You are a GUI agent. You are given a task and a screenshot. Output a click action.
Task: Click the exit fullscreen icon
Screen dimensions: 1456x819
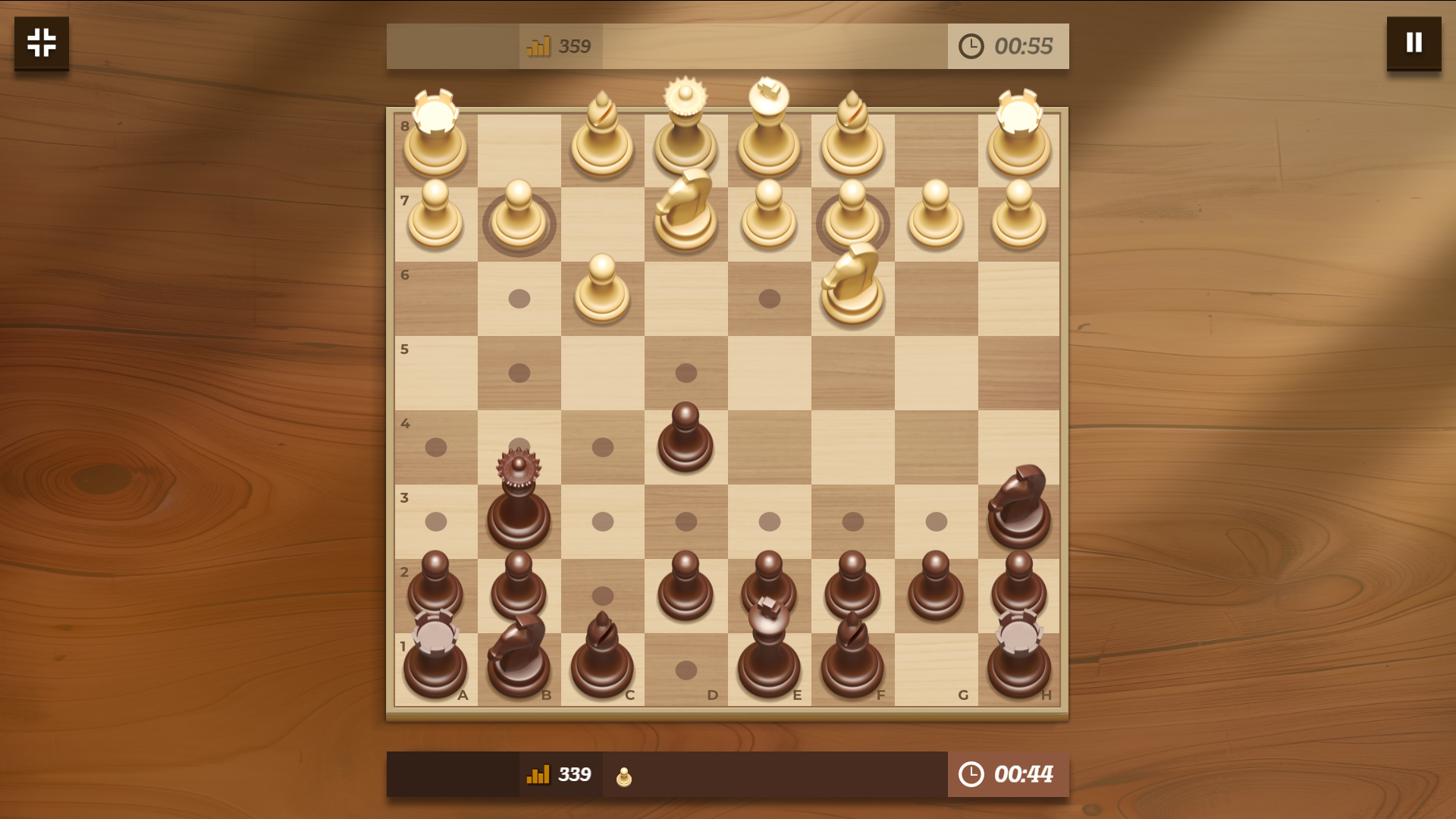coord(41,44)
